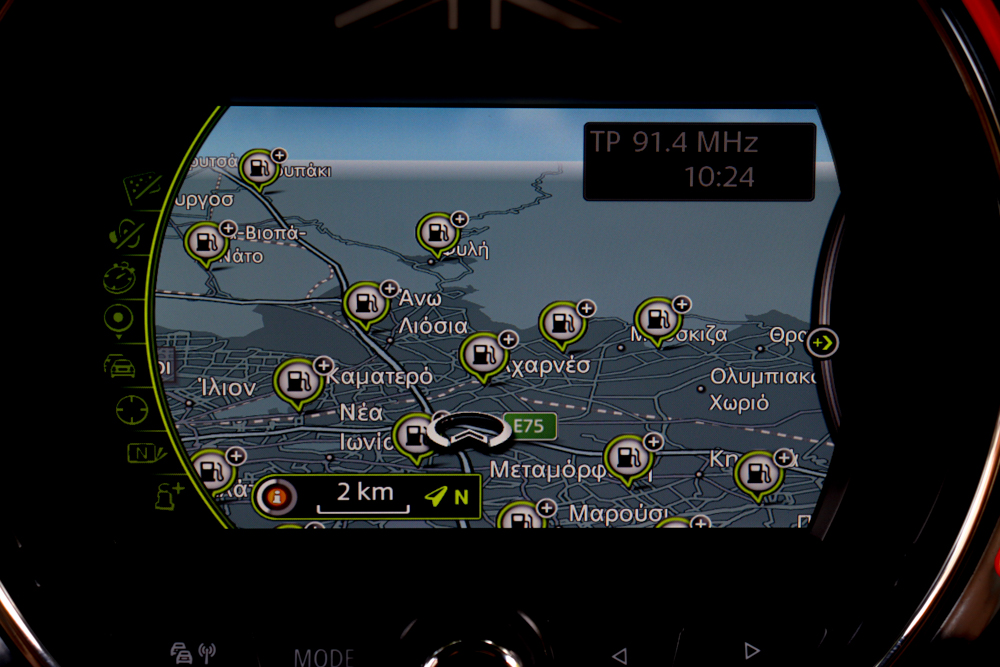Pick the gas station marker near Αχαρνές
Image resolution: width=1000 pixels, height=667 pixels.
point(482,355)
